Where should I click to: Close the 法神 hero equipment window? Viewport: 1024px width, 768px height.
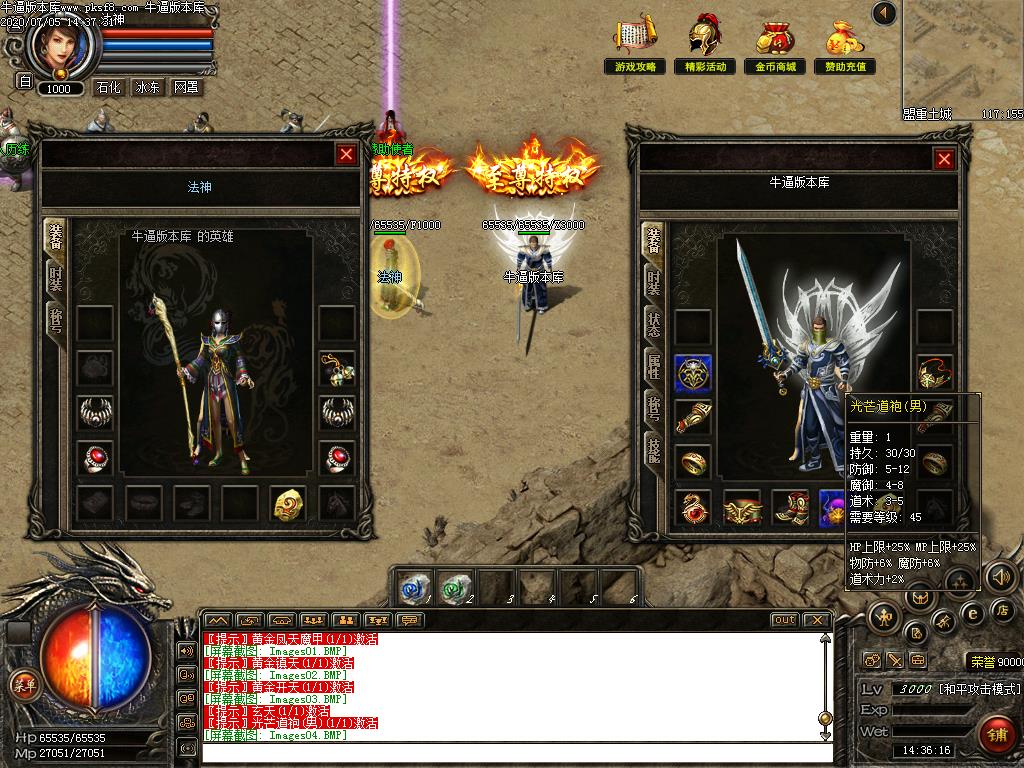(x=346, y=154)
